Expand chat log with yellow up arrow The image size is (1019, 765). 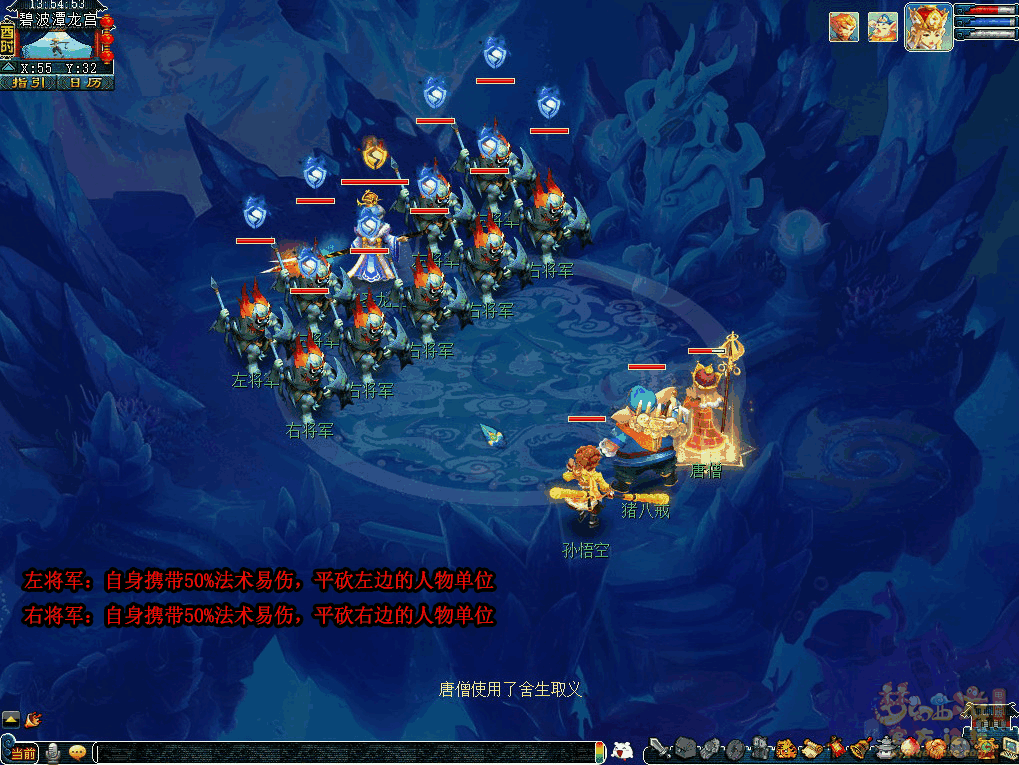coord(11,719)
